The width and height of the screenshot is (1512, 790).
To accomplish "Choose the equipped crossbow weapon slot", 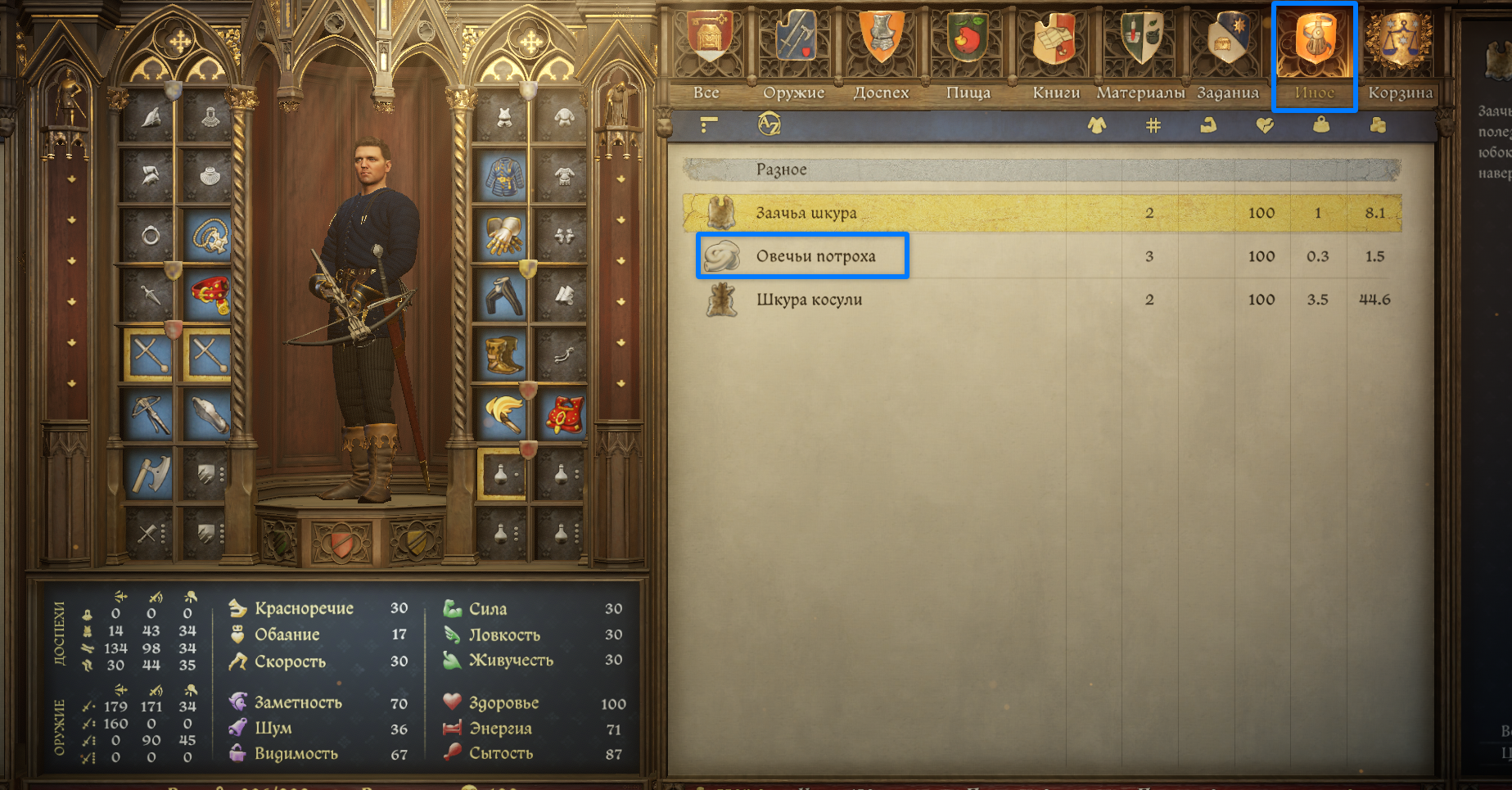I will coord(149,414).
